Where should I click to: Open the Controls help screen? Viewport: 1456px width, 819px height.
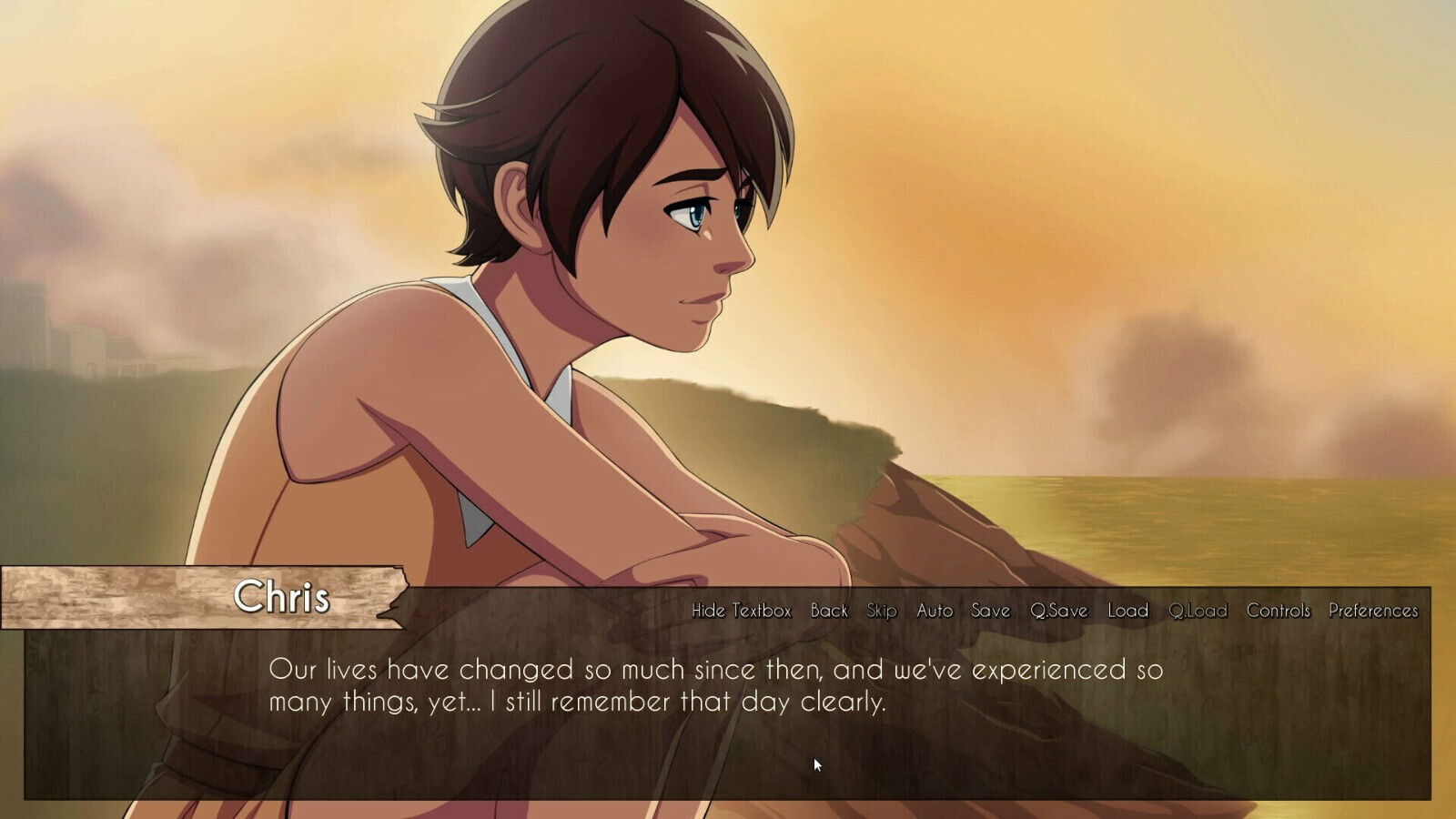1279,612
